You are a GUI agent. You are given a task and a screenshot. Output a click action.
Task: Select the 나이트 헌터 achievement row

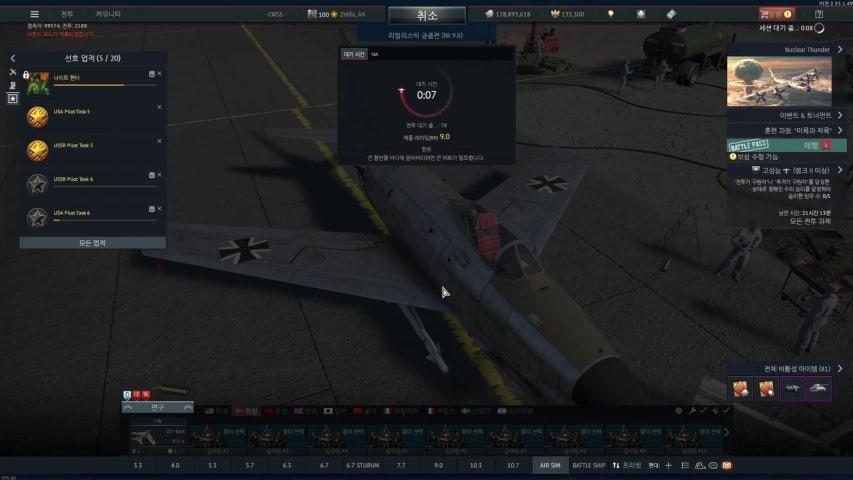tap(92, 79)
